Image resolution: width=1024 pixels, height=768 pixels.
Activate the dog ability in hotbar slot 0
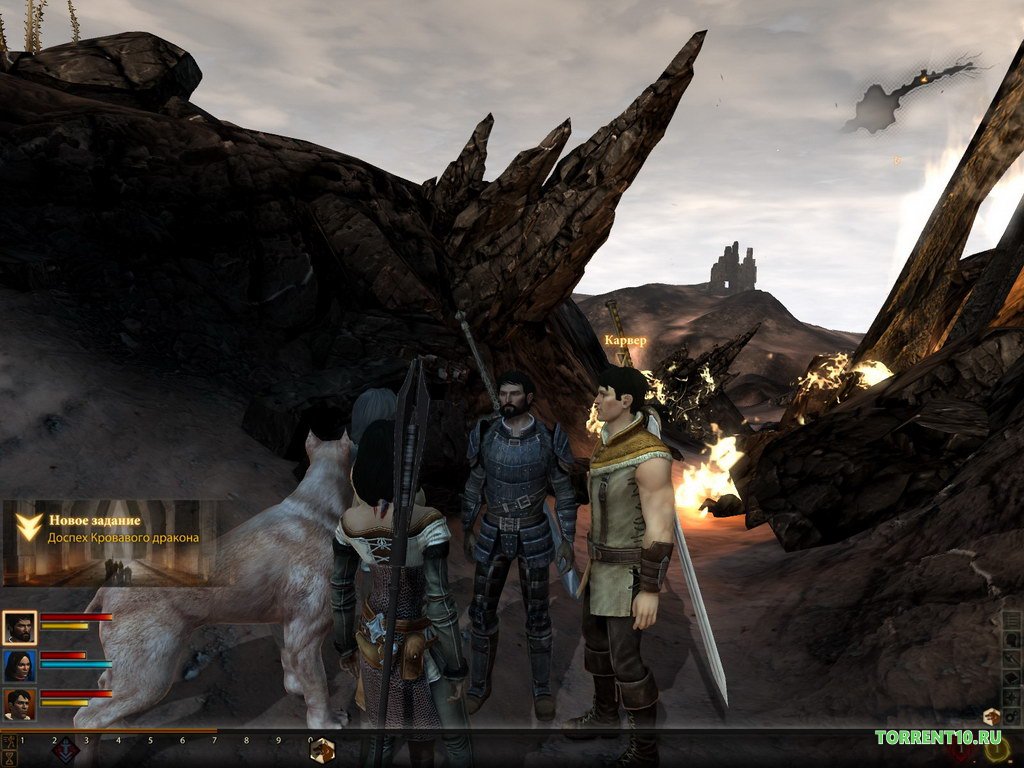[322, 751]
